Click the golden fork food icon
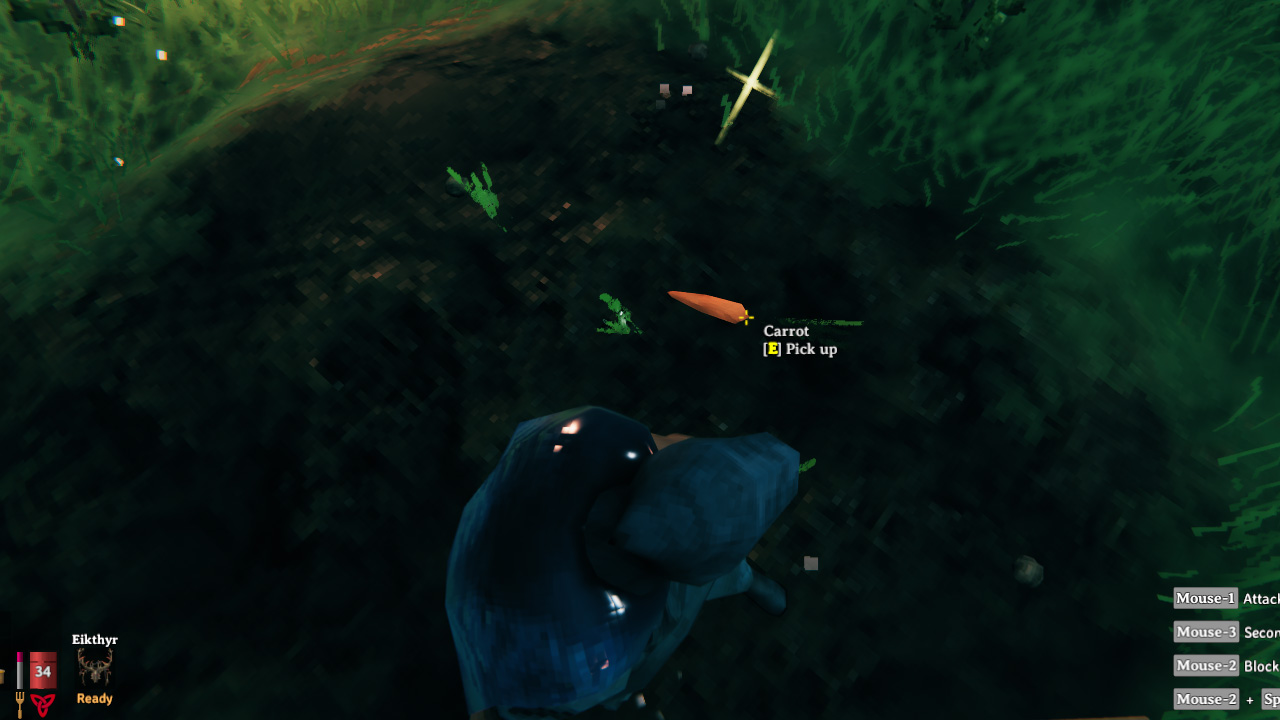This screenshot has width=1280, height=720. click(19, 704)
